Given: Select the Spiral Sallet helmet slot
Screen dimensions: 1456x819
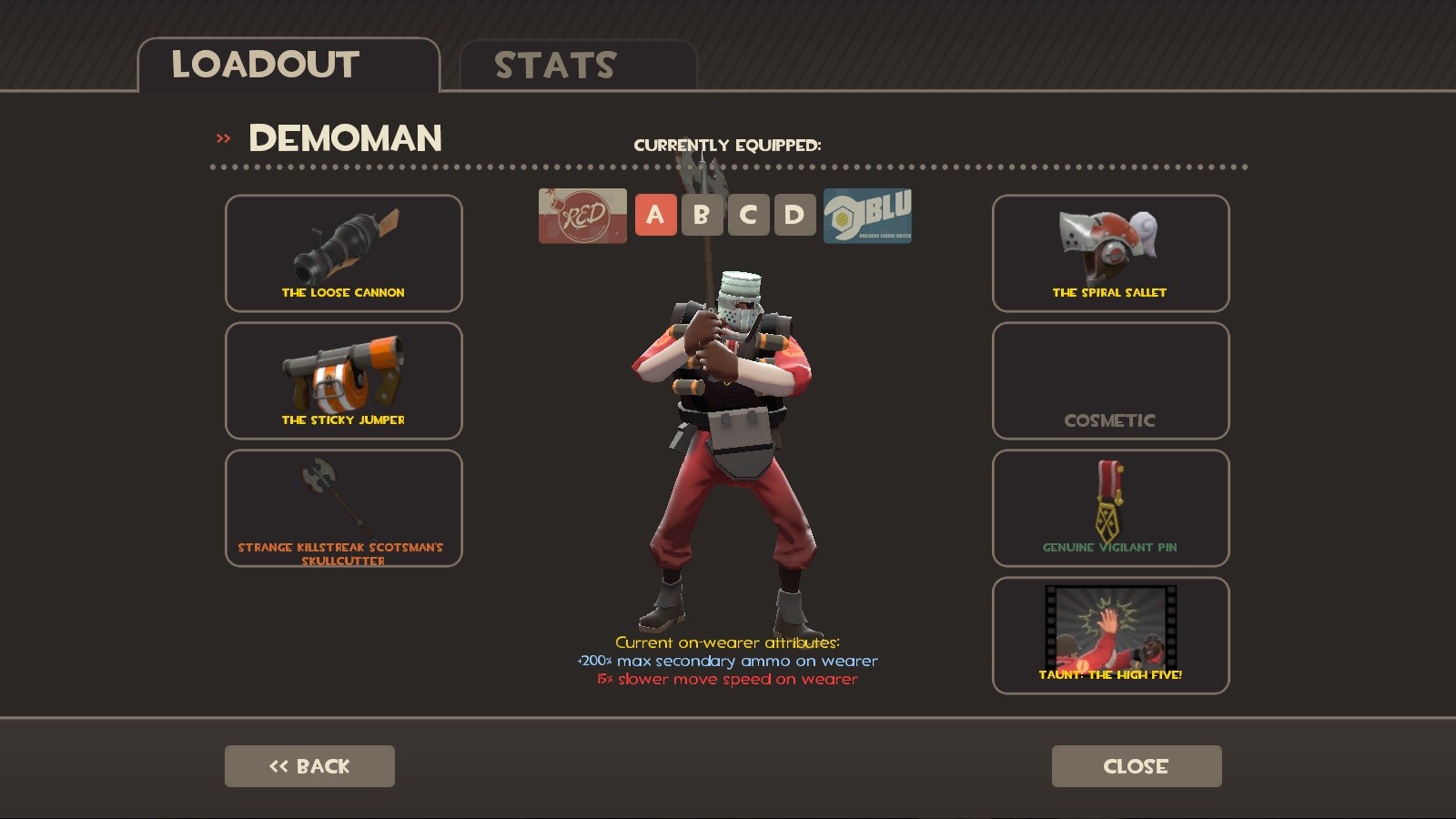Looking at the screenshot, I should coord(1110,253).
